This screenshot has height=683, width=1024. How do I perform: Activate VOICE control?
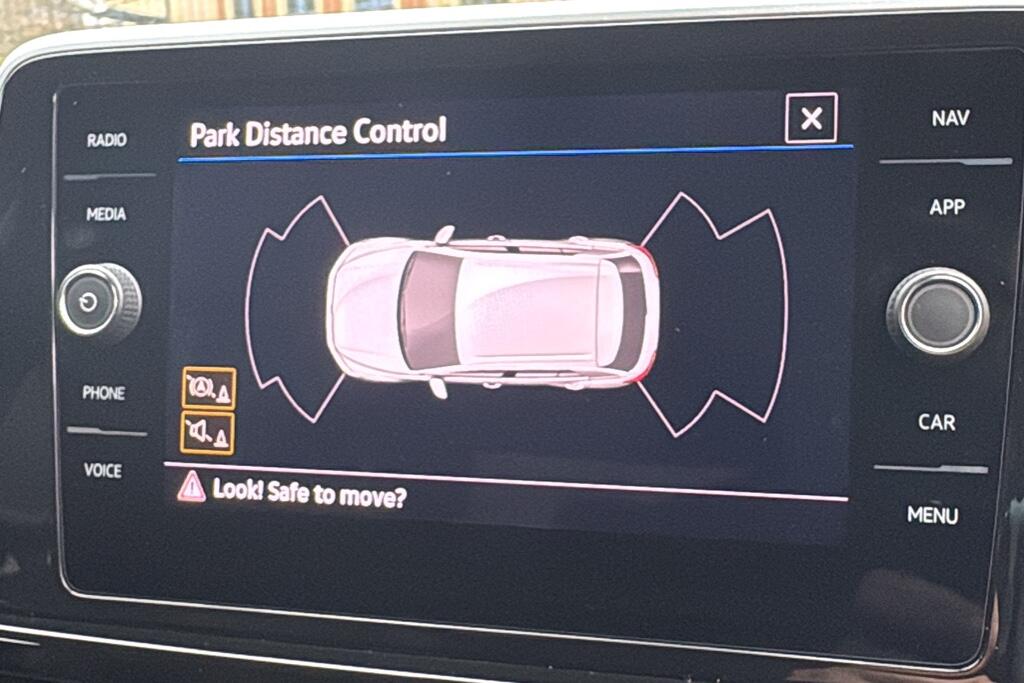click(x=103, y=470)
